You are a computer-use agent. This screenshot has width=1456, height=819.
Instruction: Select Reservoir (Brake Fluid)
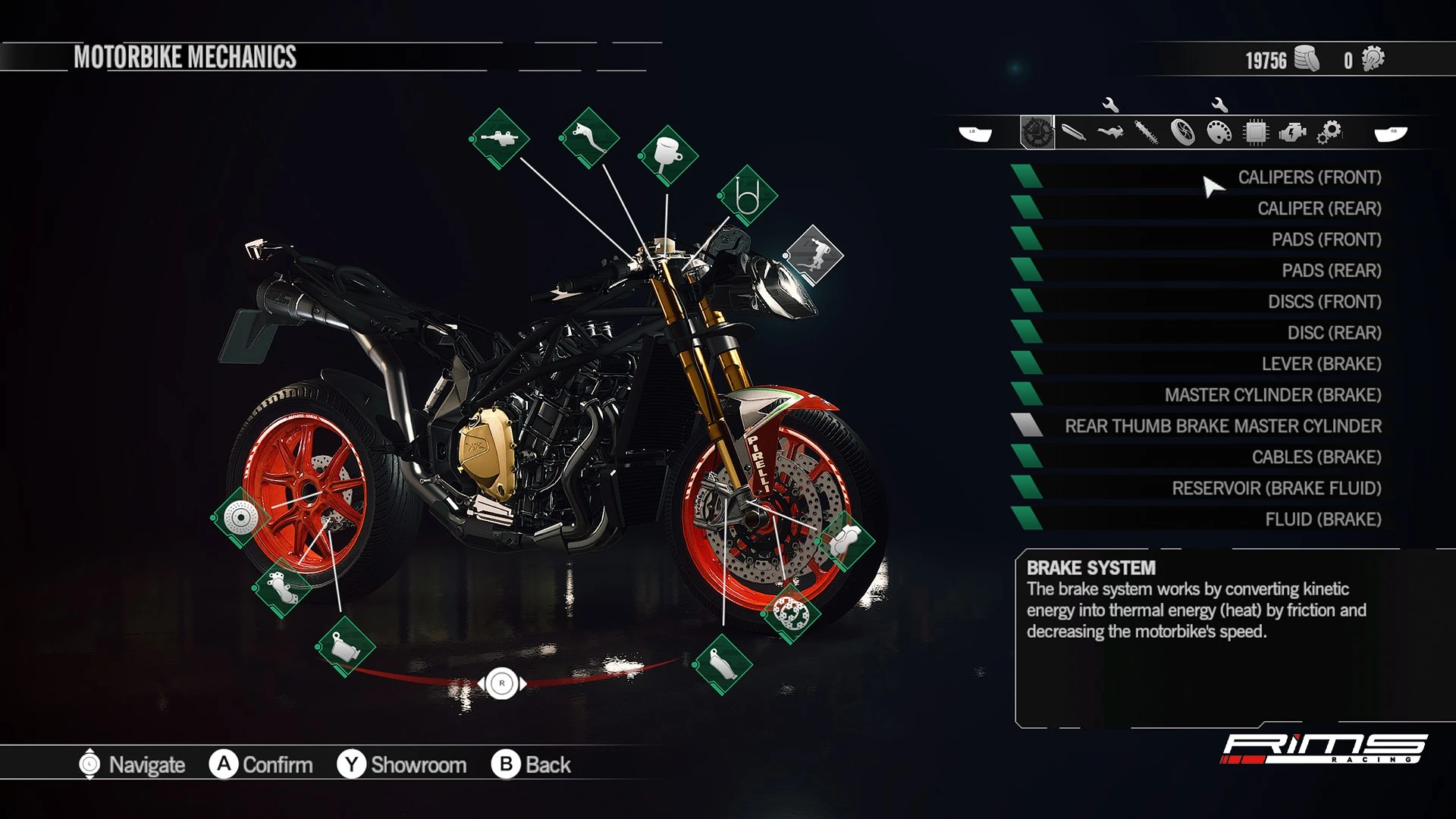coord(1276,488)
